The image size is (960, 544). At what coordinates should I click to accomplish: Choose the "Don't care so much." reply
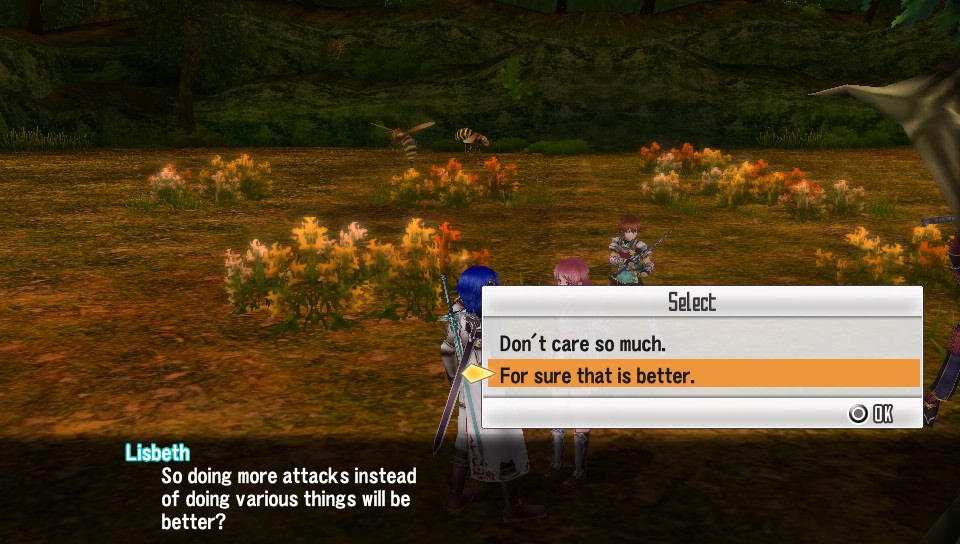[x=582, y=343]
